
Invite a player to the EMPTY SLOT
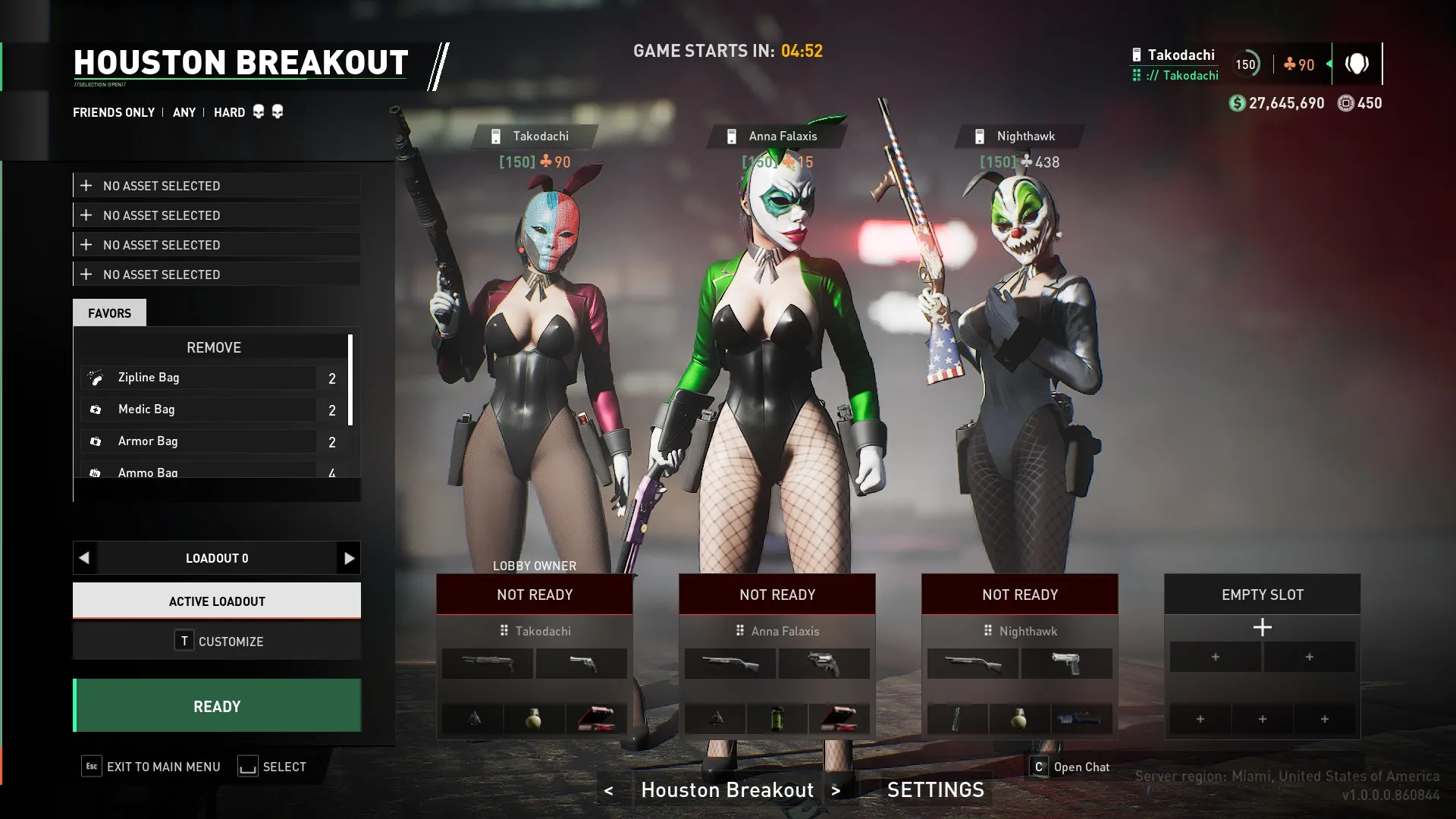tap(1262, 627)
